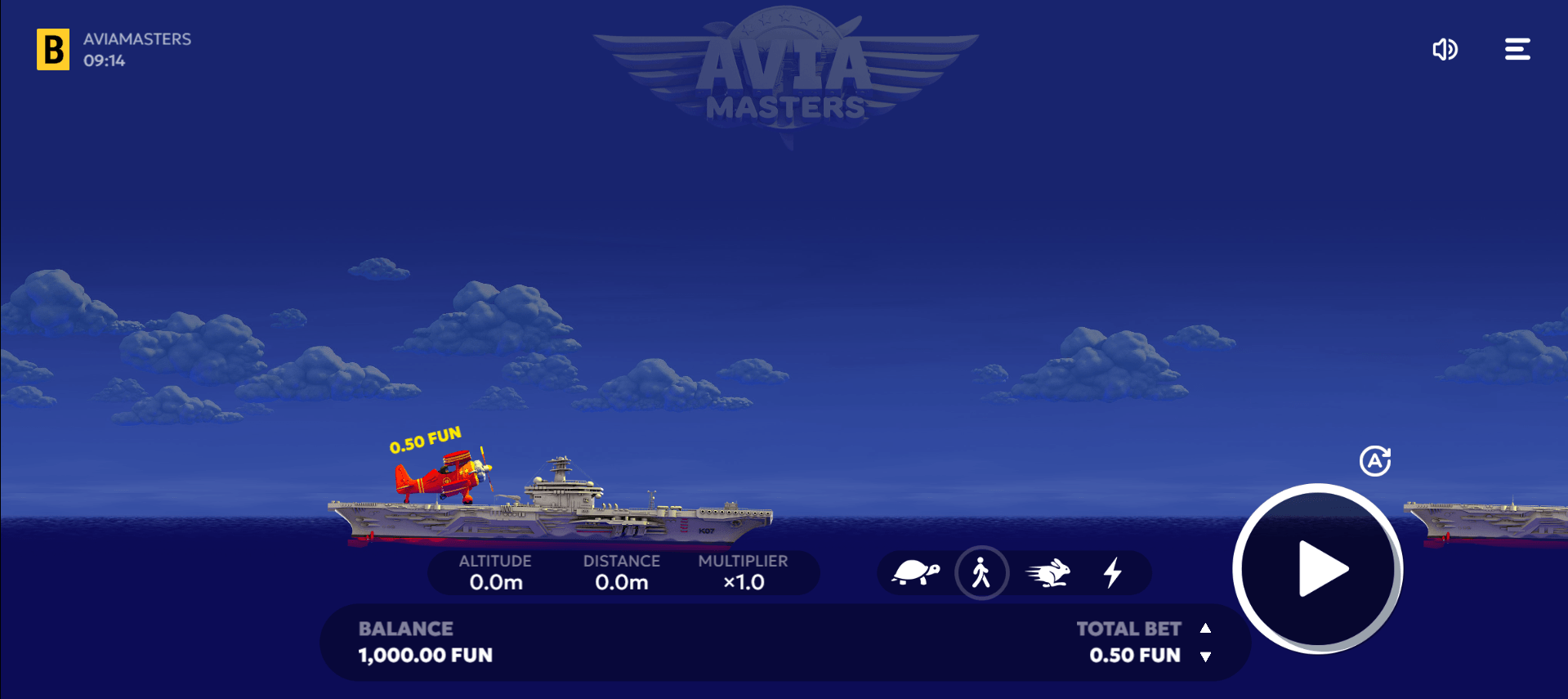The width and height of the screenshot is (1568, 699).
Task: Decrease total bet with the down arrow
Action: point(1205,656)
